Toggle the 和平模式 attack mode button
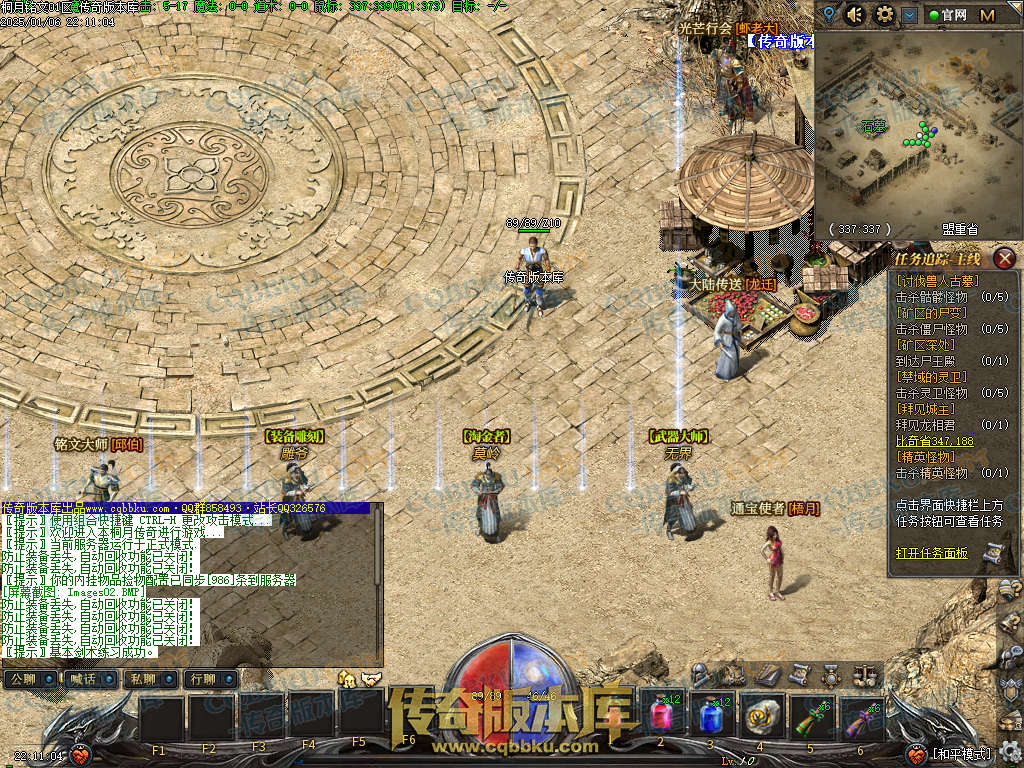Screen dimensions: 1024x768 coord(960,753)
